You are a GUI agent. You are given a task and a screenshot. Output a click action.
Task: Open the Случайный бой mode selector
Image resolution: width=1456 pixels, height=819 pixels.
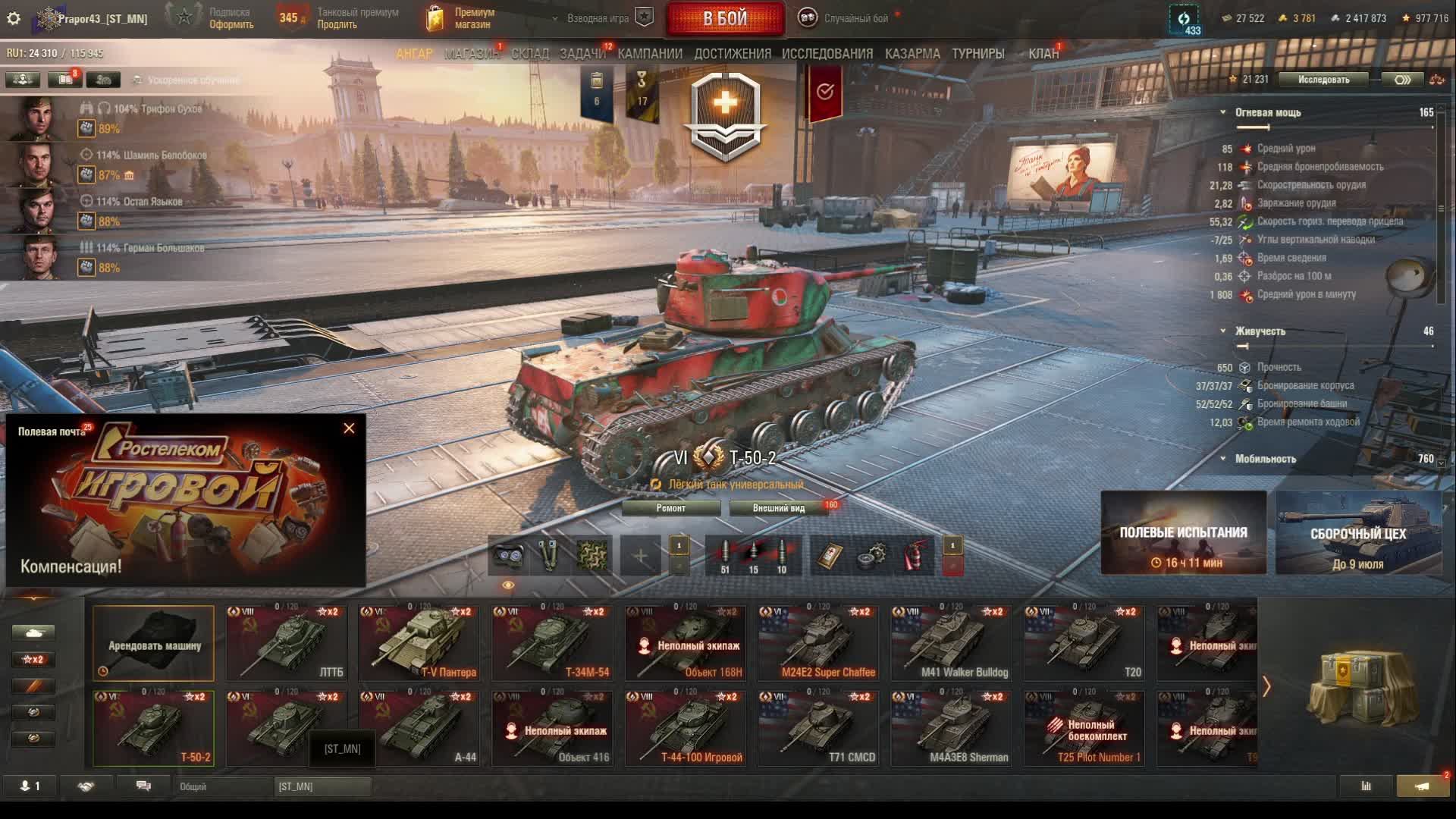[855, 18]
